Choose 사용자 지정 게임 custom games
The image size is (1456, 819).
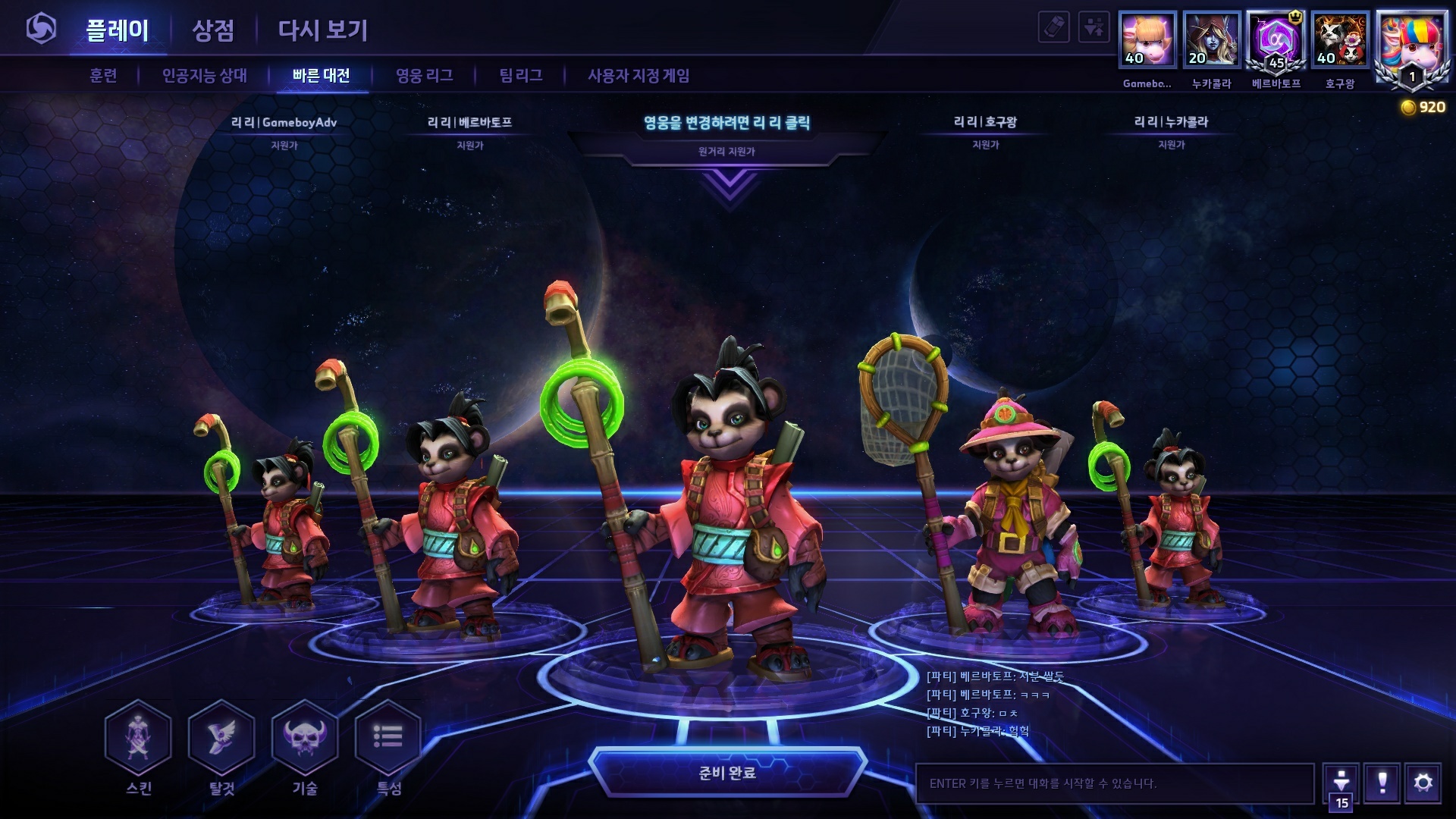pyautogui.click(x=639, y=76)
